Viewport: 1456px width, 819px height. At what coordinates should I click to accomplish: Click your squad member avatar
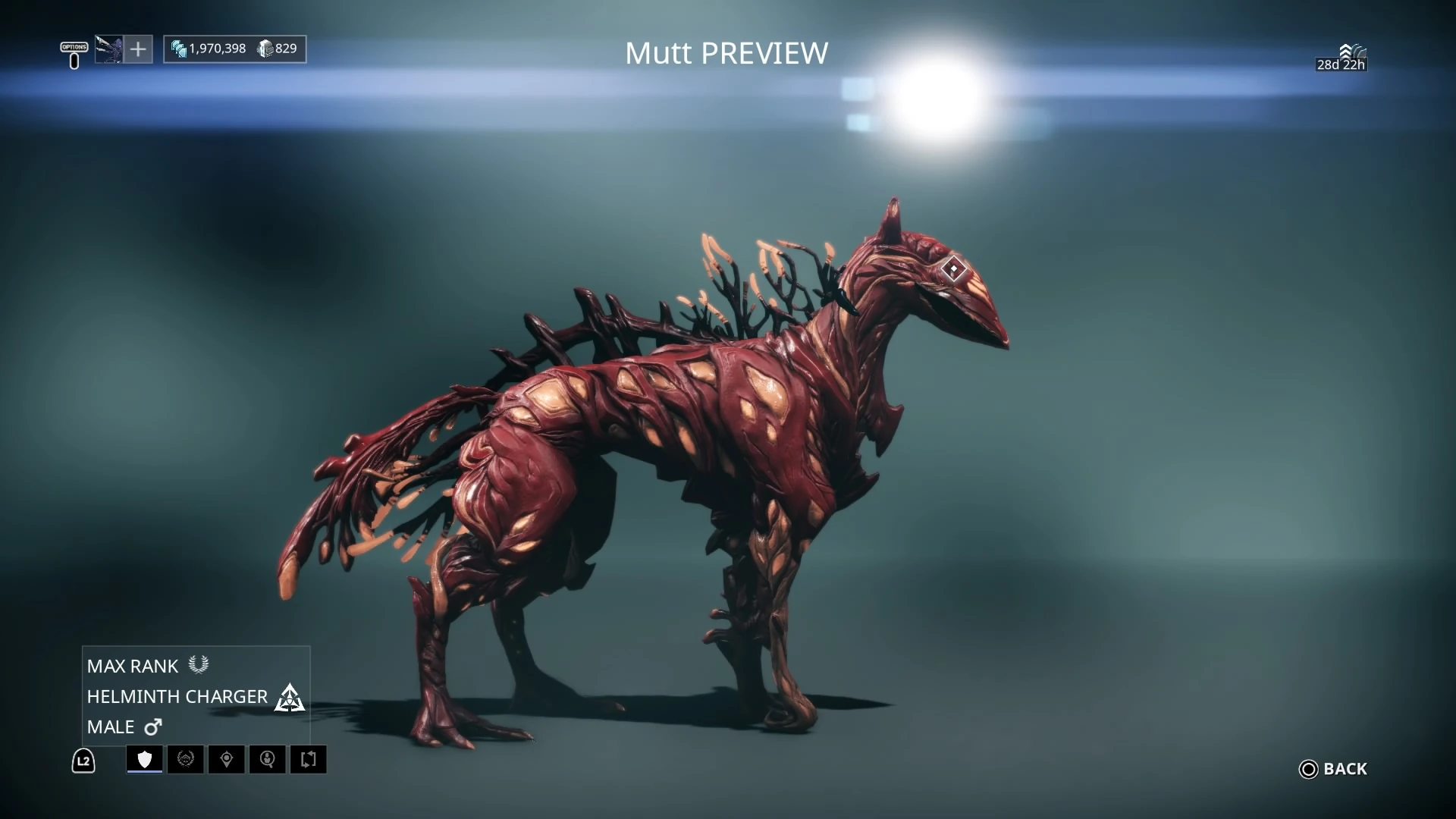coord(108,49)
